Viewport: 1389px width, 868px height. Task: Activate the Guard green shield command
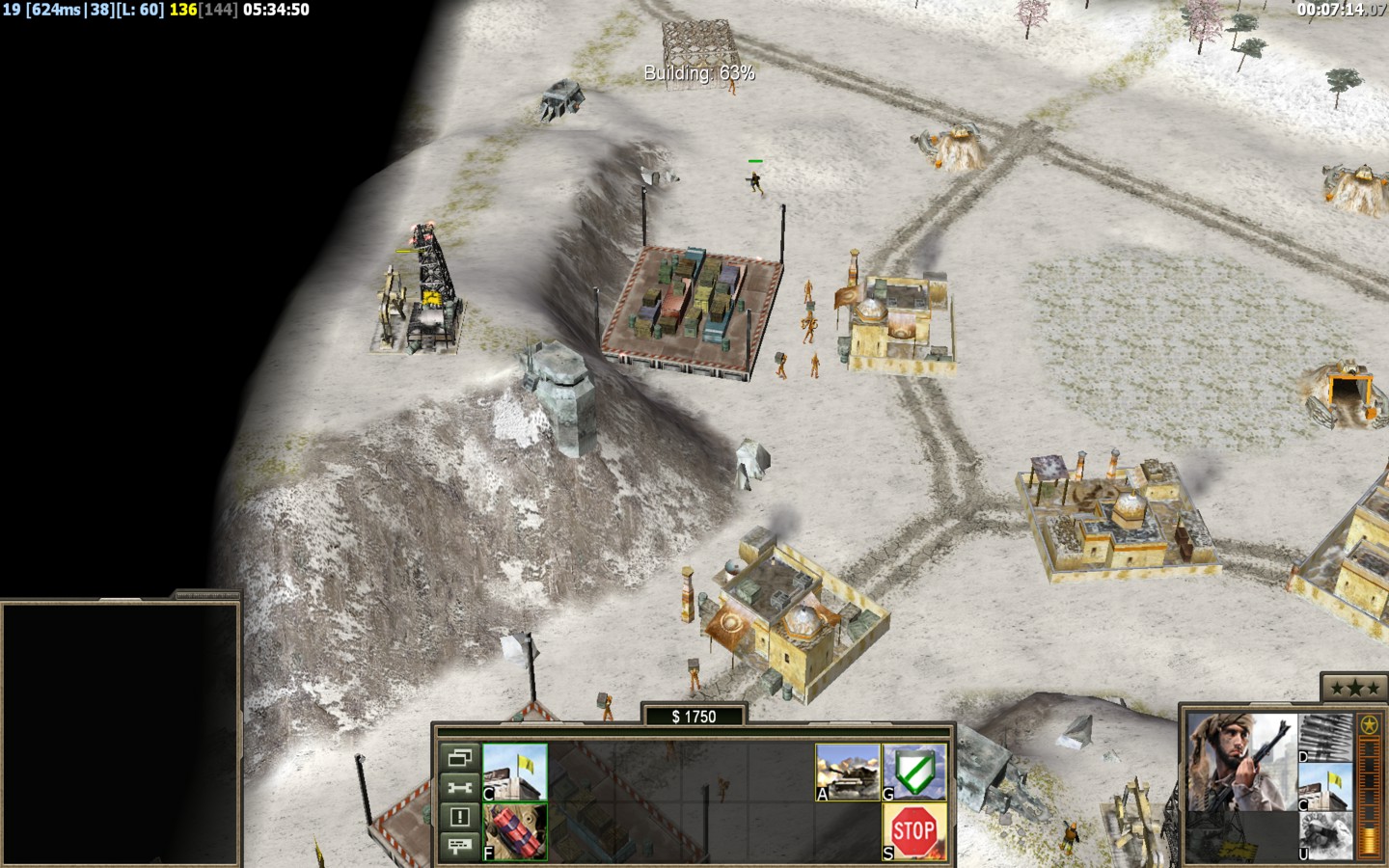coord(913,772)
